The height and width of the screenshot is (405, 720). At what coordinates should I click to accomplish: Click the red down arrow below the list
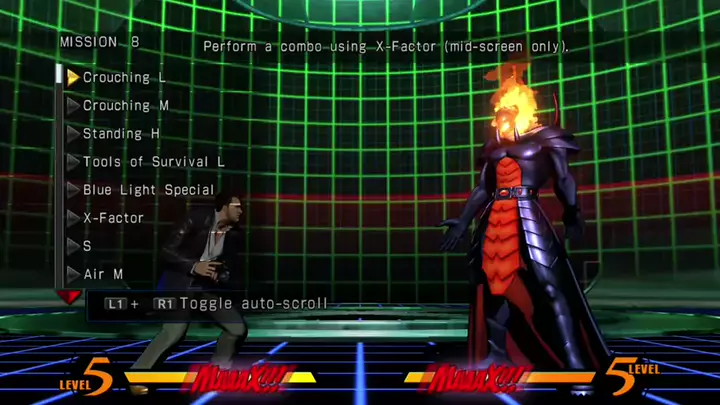pyautogui.click(x=70, y=297)
